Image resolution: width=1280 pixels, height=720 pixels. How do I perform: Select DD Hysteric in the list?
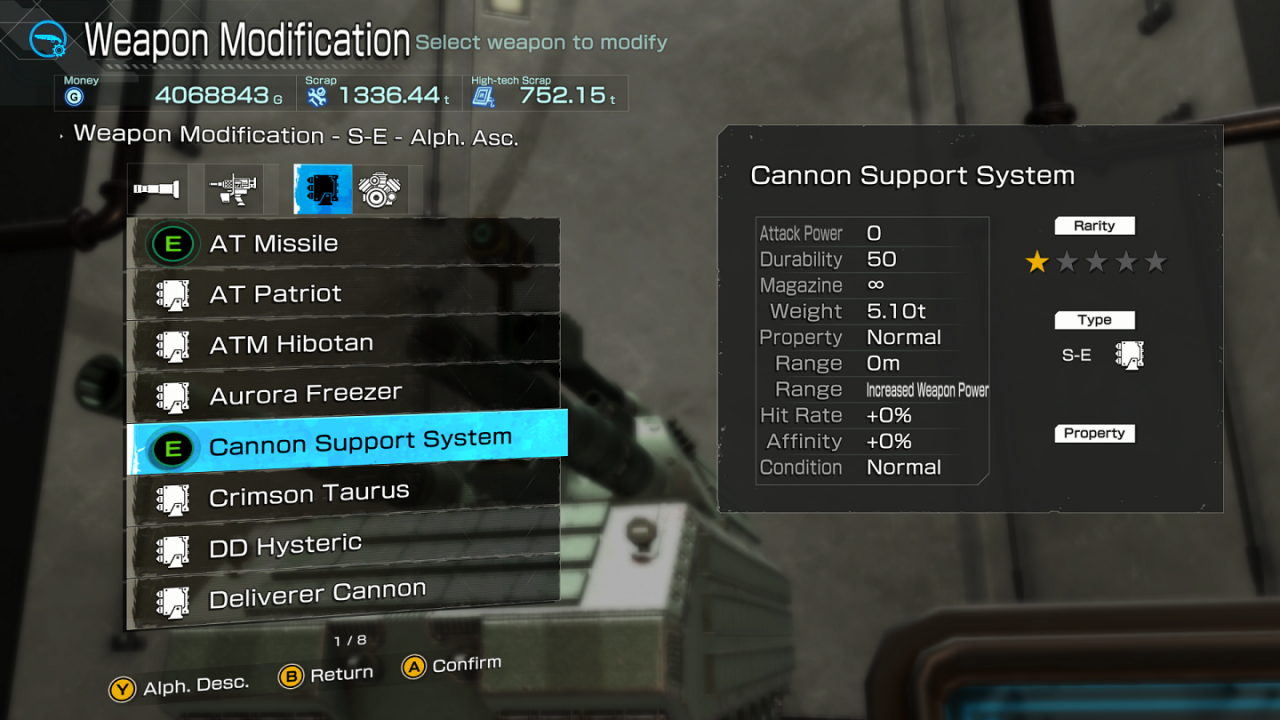(342, 546)
